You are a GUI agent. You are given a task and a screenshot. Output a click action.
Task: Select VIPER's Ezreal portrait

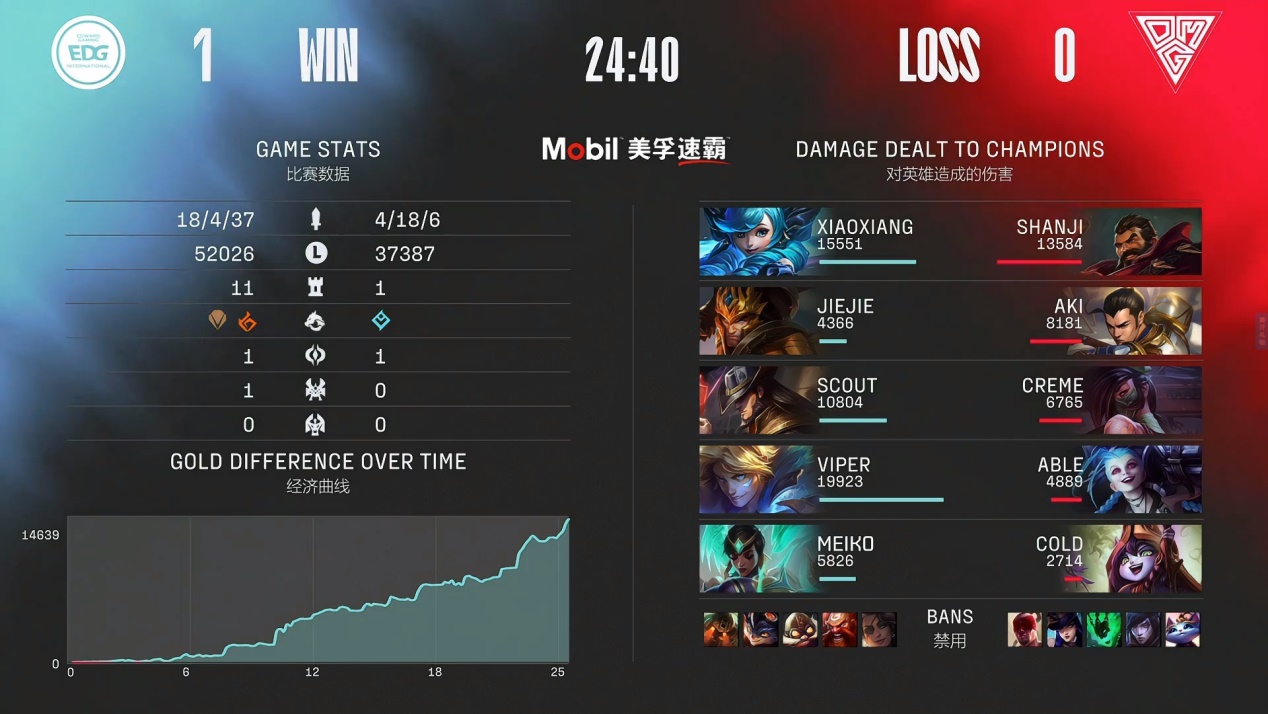point(756,480)
